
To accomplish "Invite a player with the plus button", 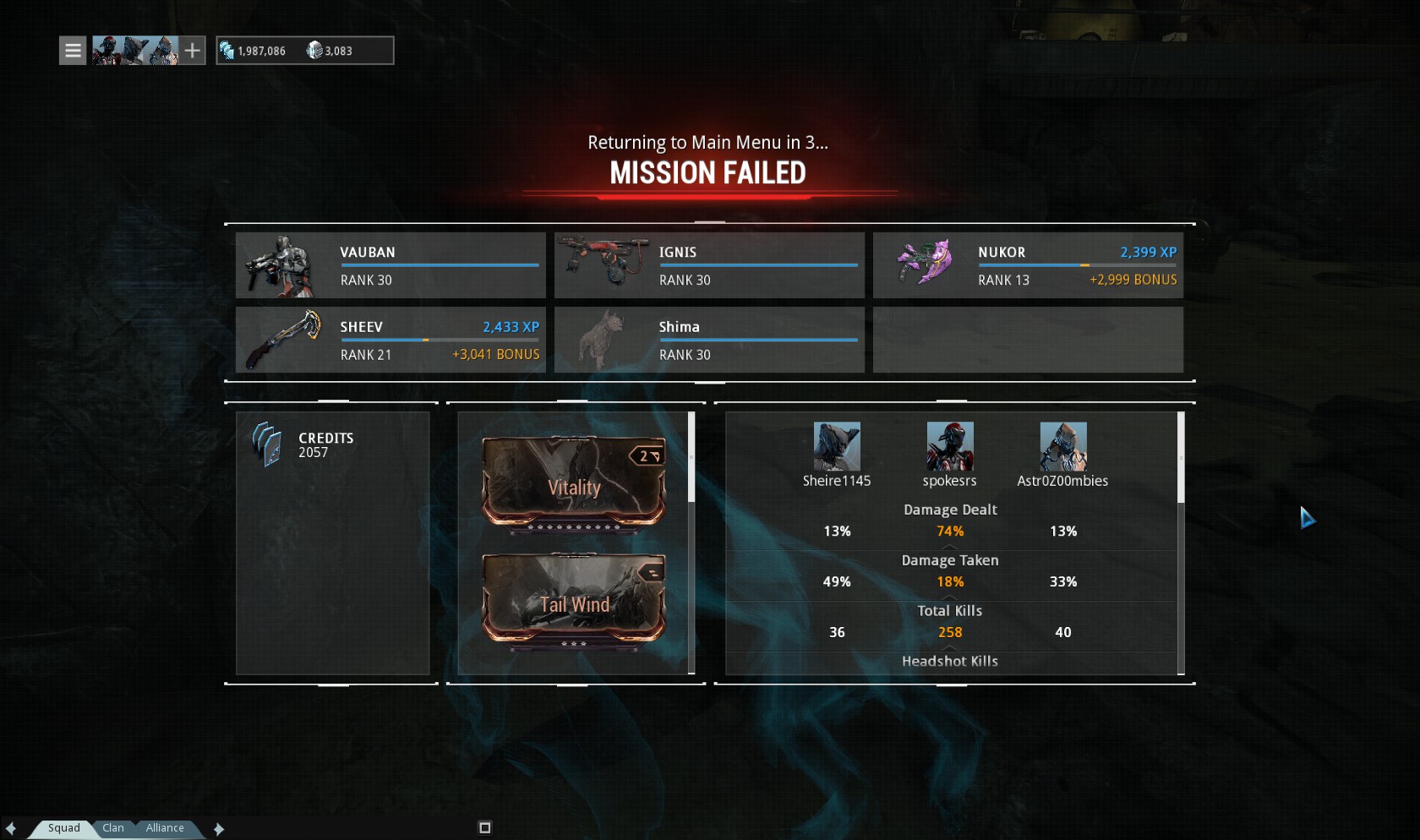I will pyautogui.click(x=193, y=51).
